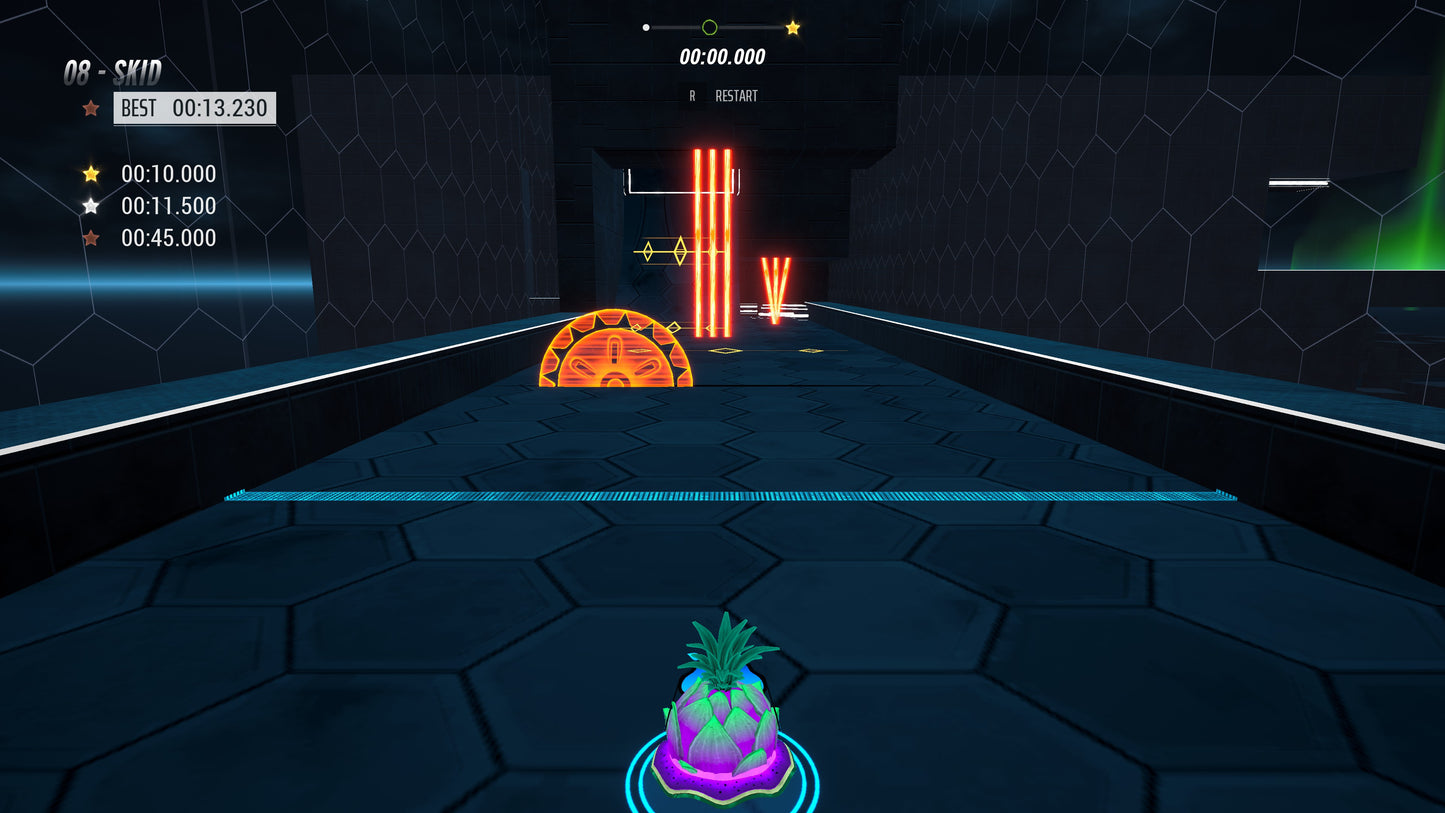Select the timer reading 00:00.000

[x=721, y=57]
